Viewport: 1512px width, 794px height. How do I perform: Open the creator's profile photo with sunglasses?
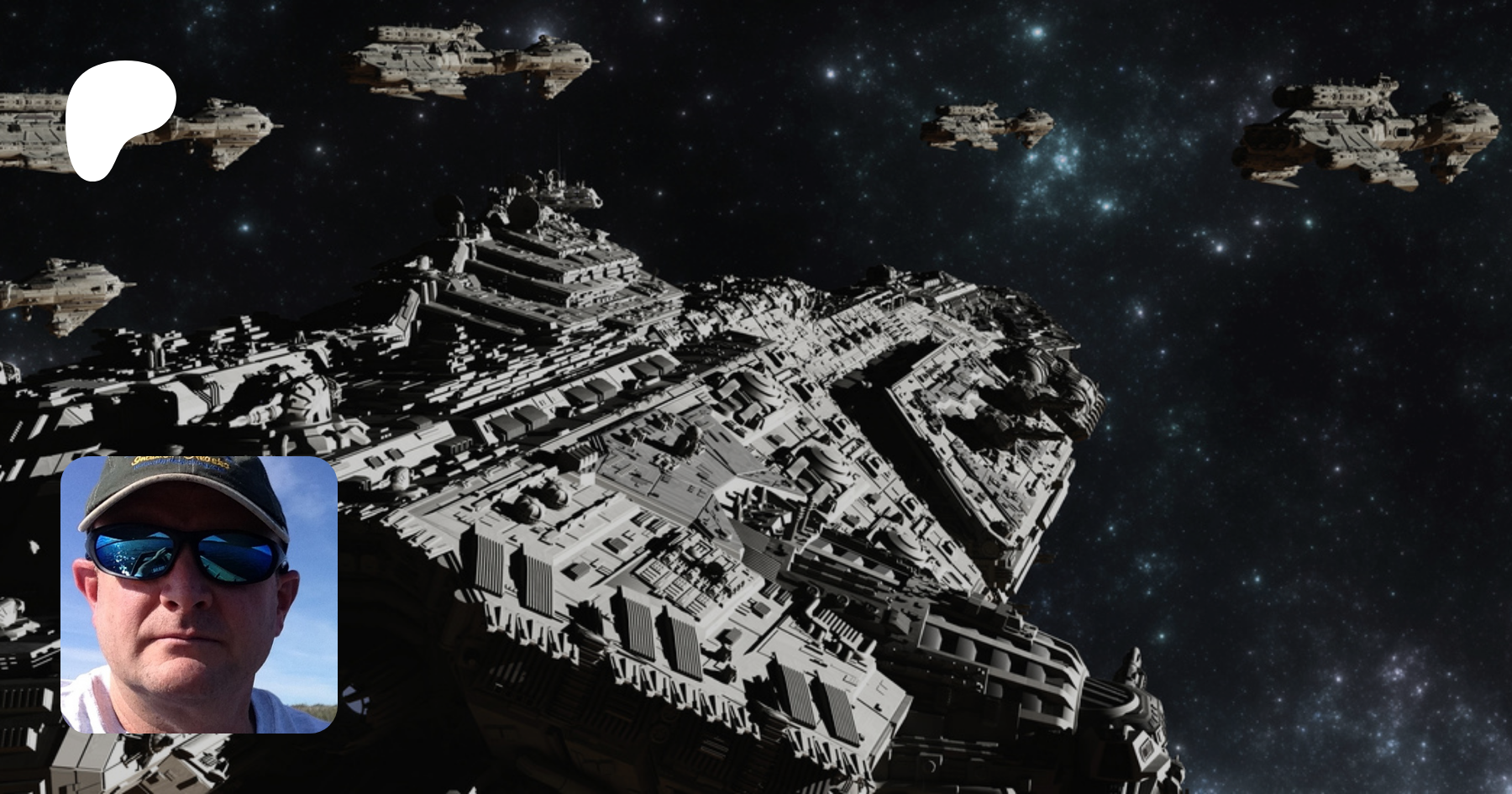click(x=199, y=594)
